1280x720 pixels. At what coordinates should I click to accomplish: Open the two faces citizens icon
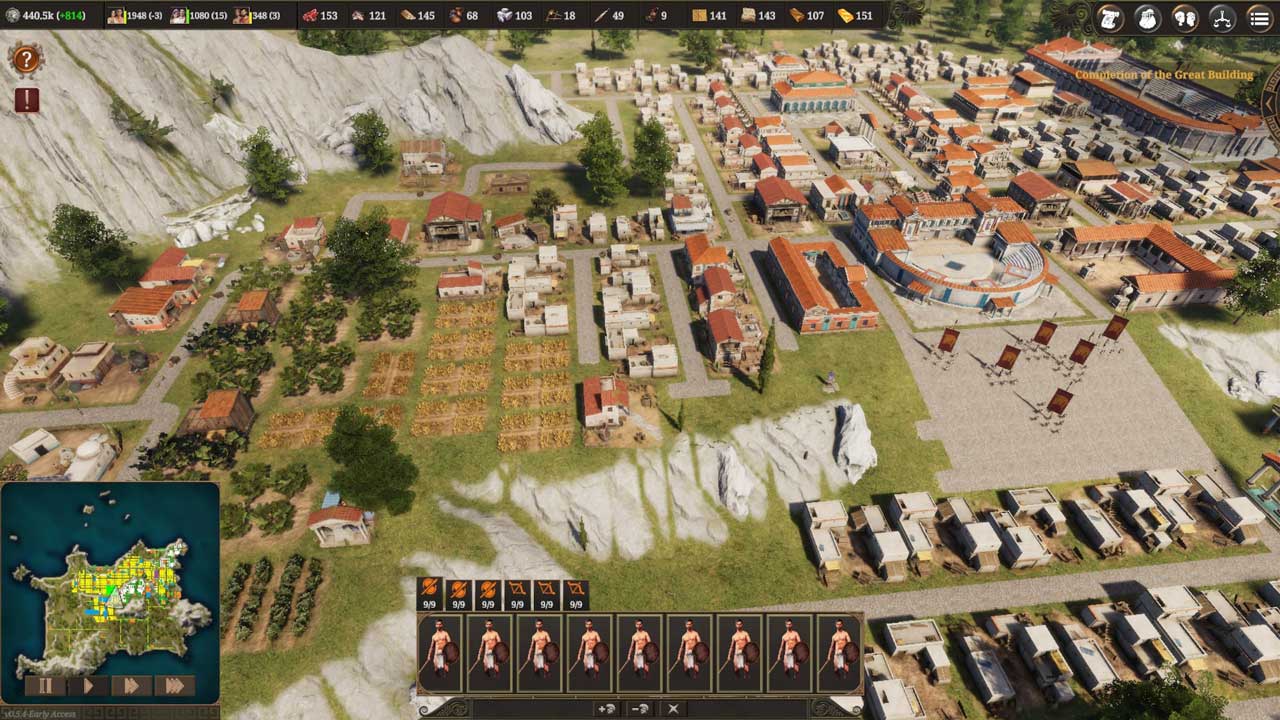[1185, 17]
